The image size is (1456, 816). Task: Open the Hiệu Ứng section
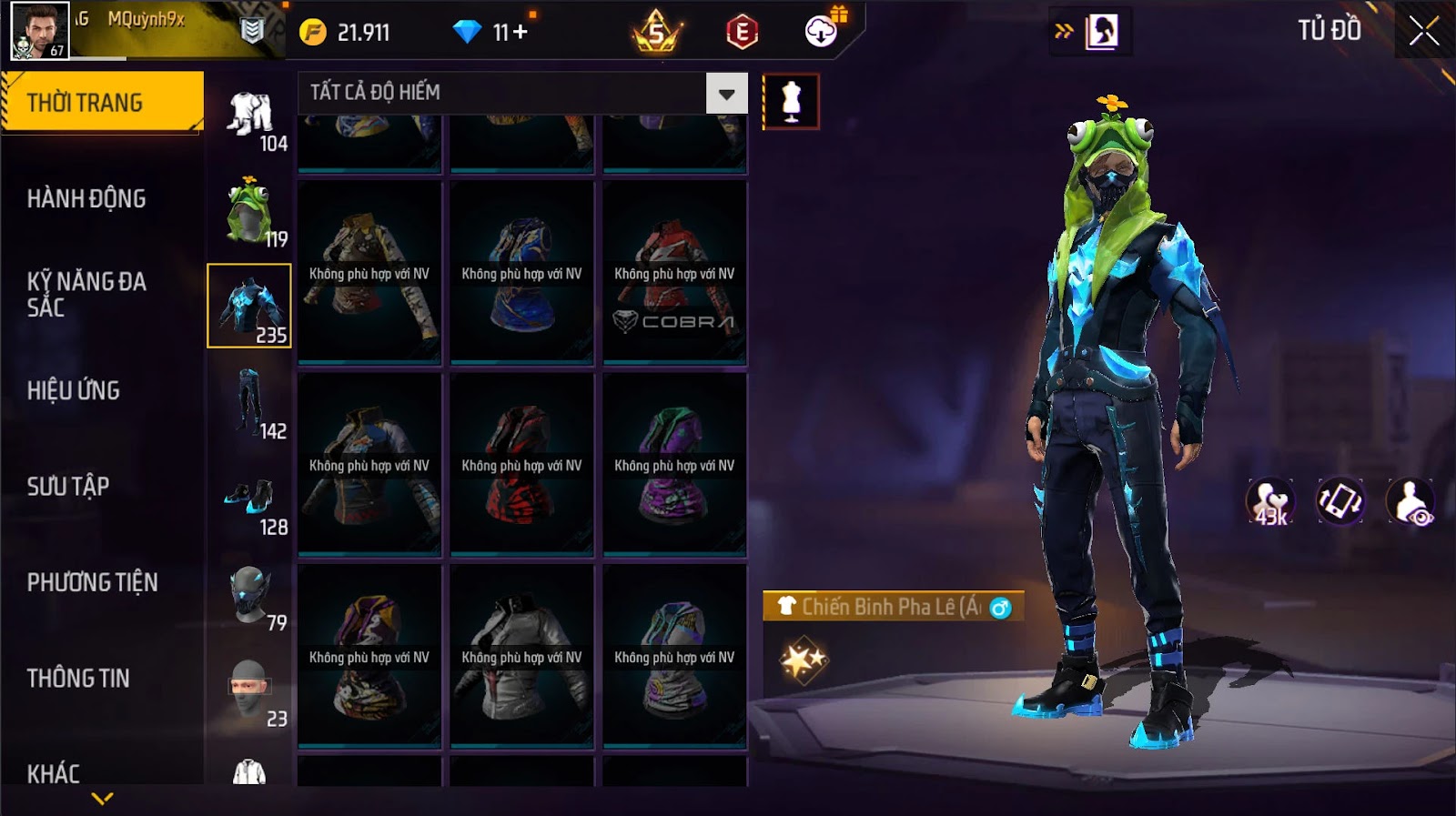[x=74, y=390]
